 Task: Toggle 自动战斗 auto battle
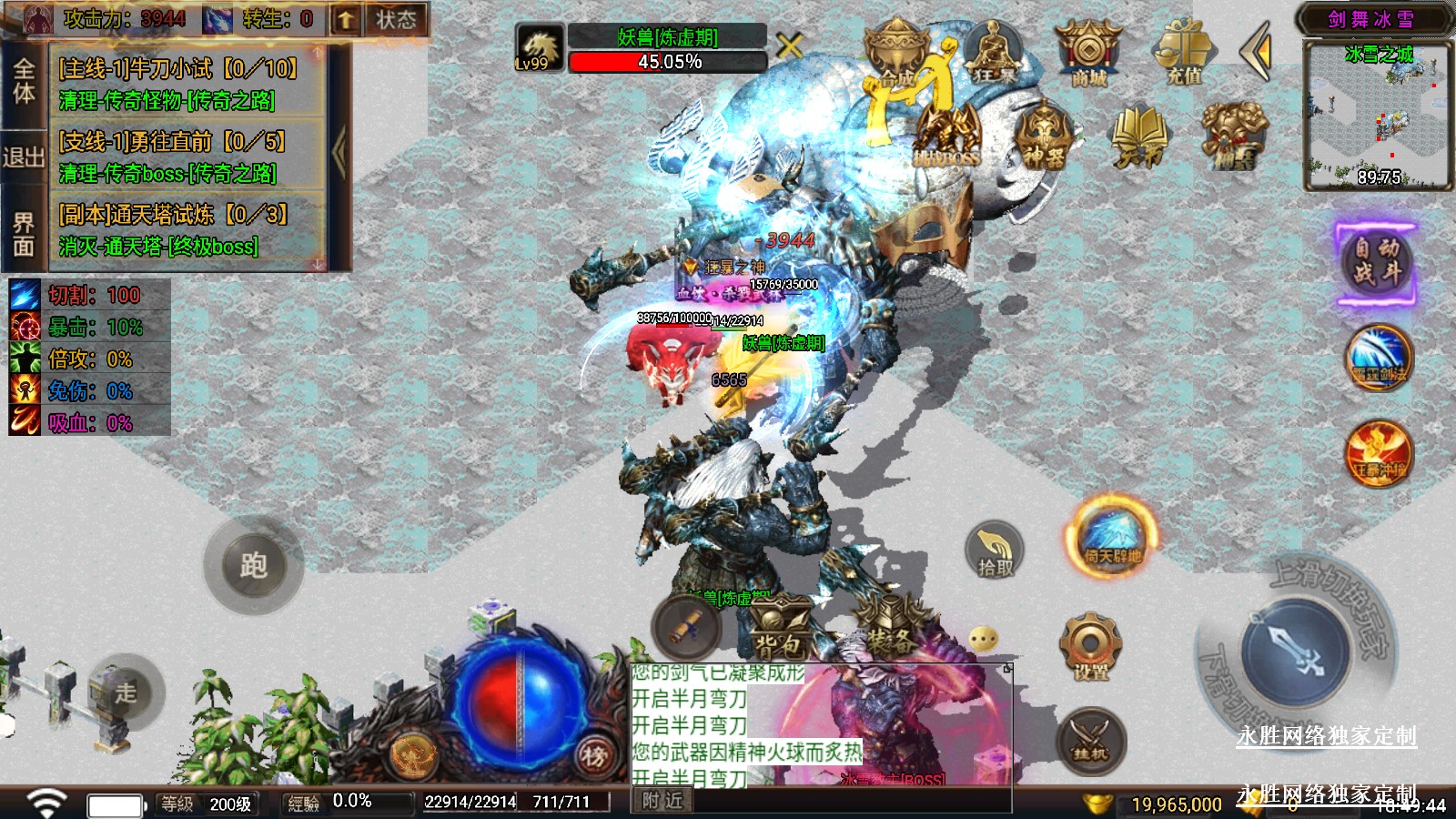point(1376,262)
